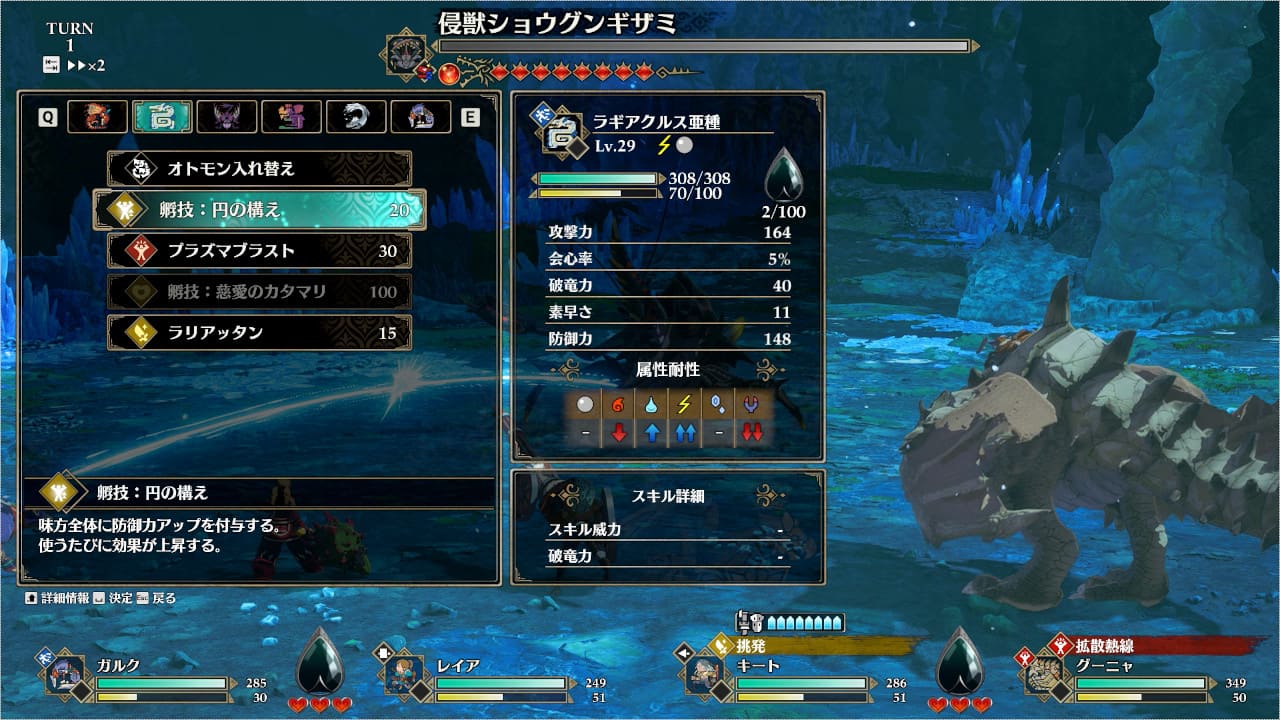This screenshot has width=1280, height=720.
Task: Switch to the blue and white monster tab
Action: 420,117
